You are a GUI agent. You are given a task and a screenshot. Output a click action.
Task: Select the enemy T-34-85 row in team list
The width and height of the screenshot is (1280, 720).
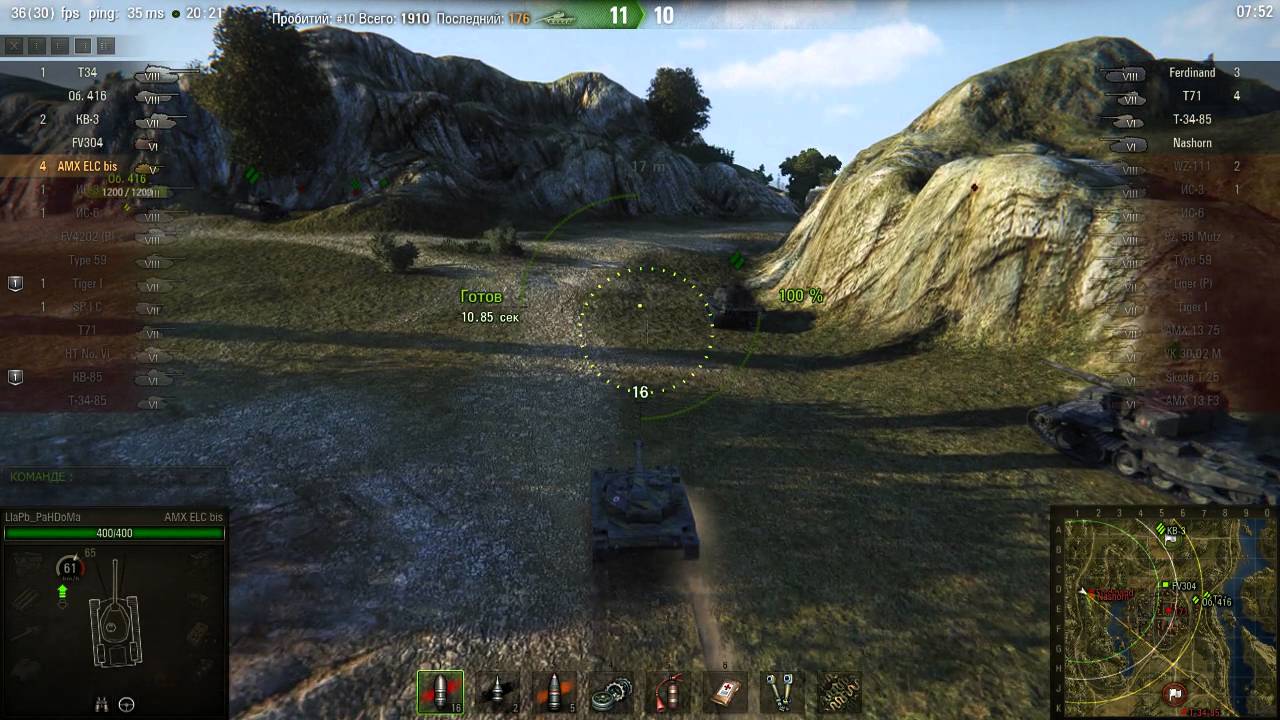[x=1191, y=120]
